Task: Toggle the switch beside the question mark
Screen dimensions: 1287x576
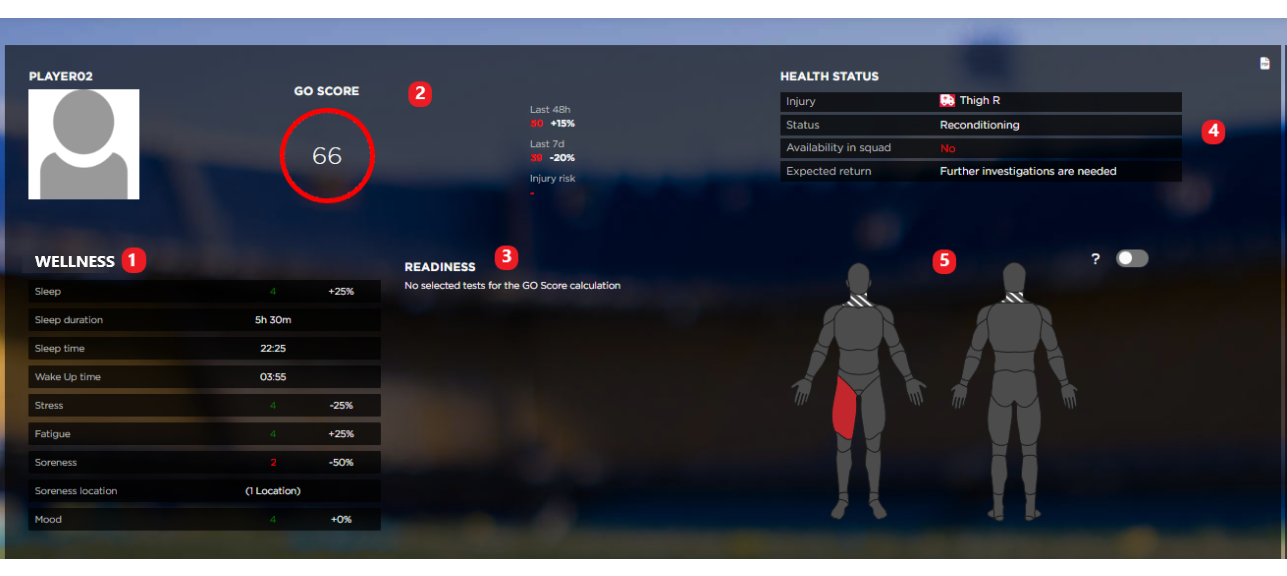Action: pos(1132,258)
